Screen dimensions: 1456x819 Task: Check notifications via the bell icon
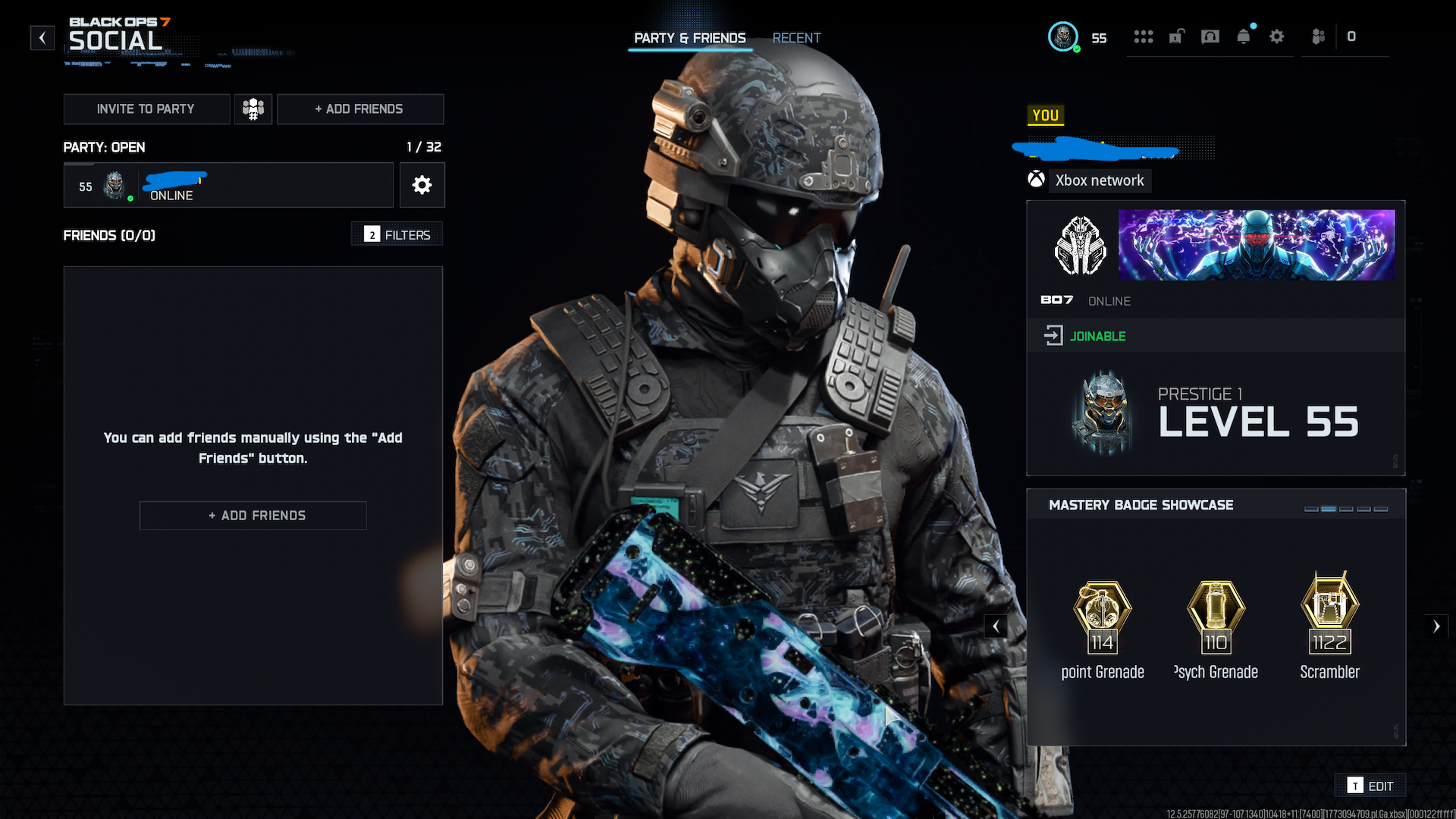tap(1244, 36)
